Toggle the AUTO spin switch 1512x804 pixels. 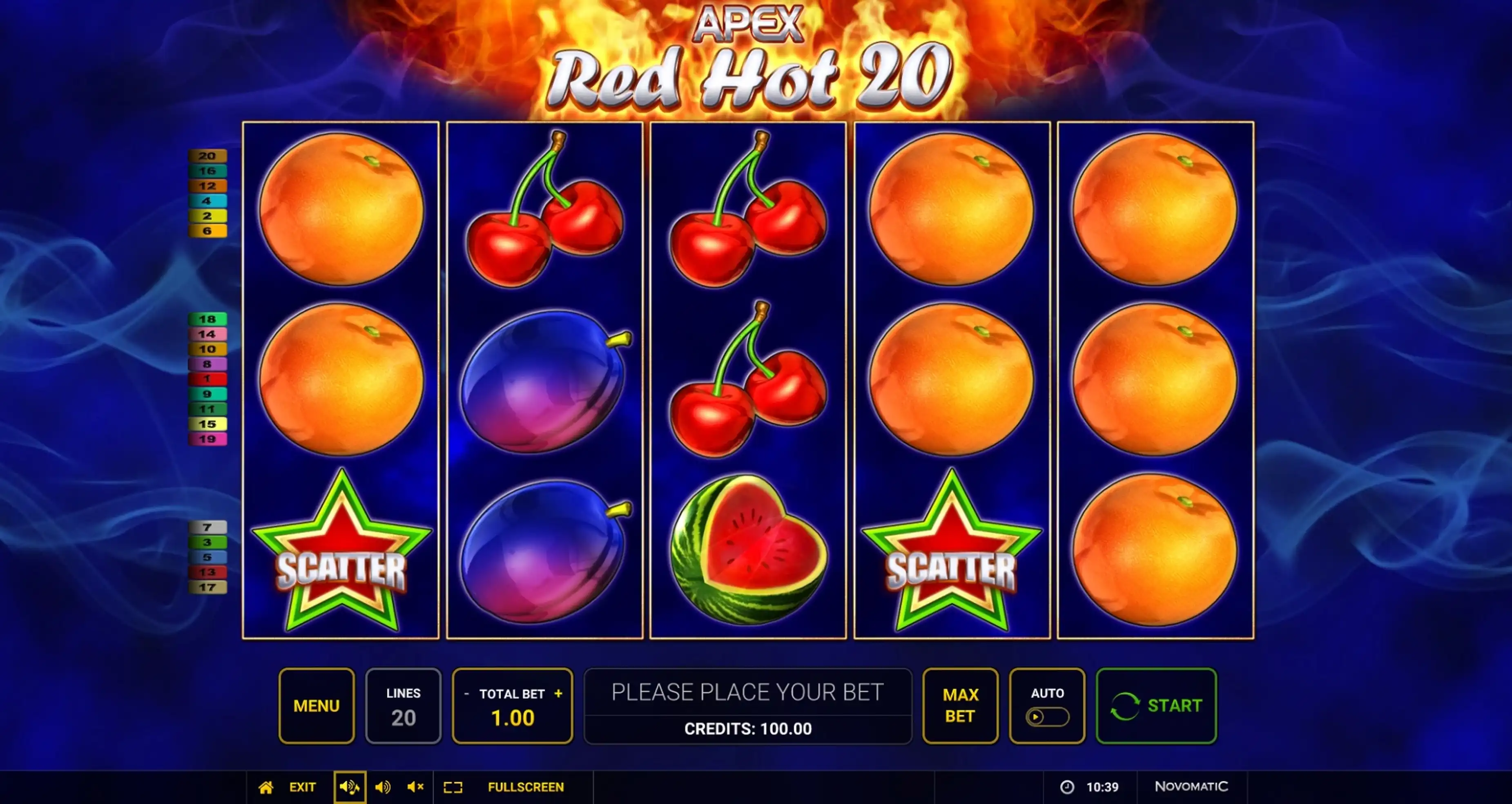pos(1047,717)
